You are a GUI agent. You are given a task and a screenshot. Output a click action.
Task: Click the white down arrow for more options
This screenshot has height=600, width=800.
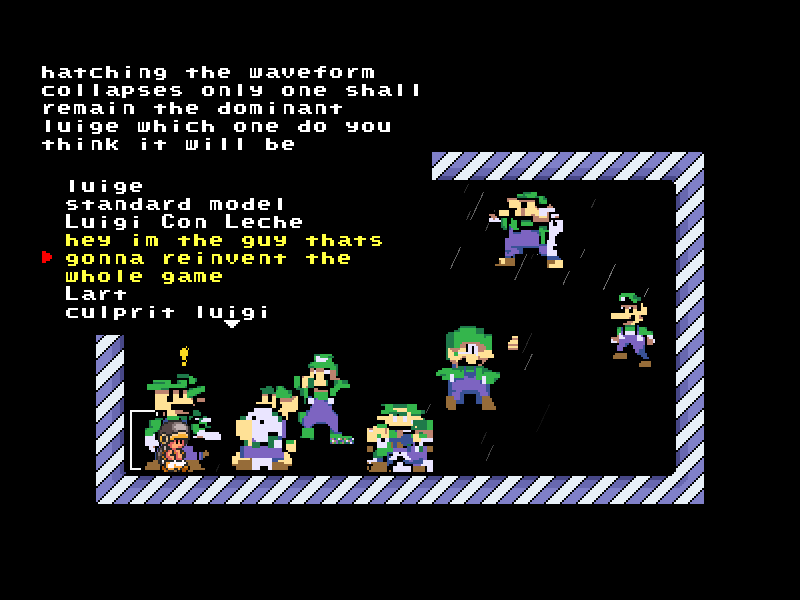click(x=232, y=324)
